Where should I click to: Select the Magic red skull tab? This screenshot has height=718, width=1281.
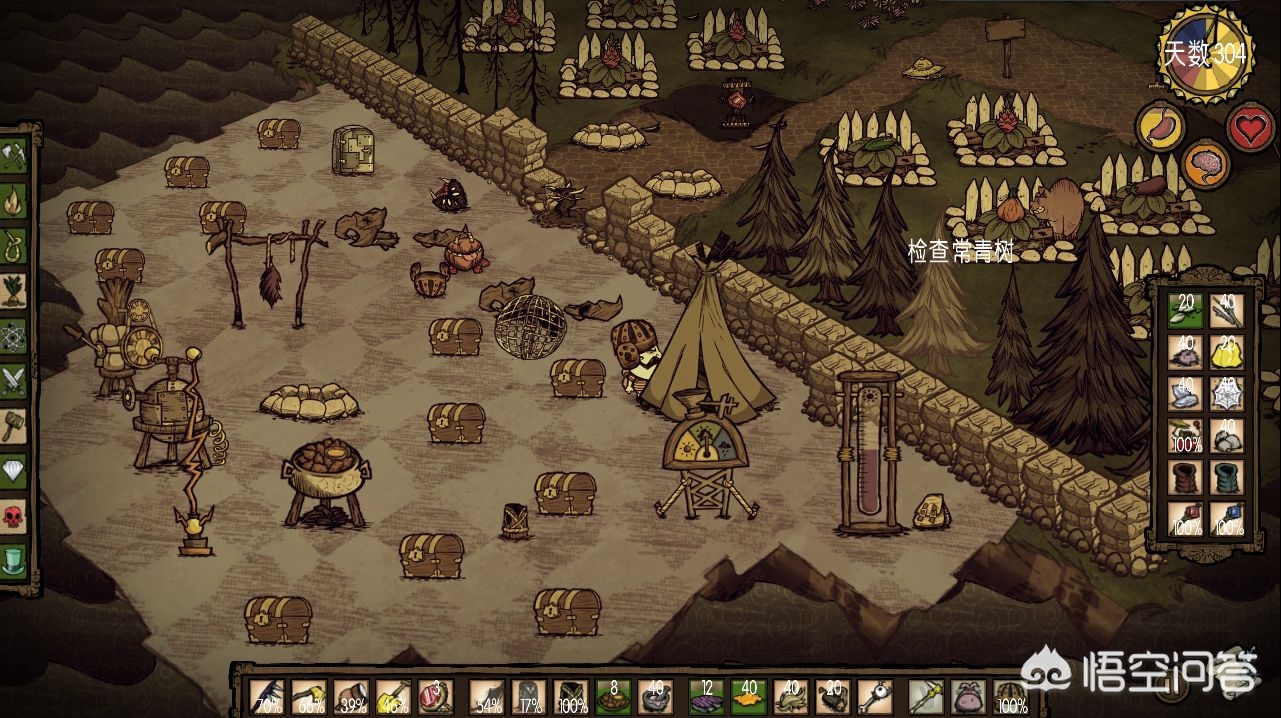pyautogui.click(x=14, y=514)
